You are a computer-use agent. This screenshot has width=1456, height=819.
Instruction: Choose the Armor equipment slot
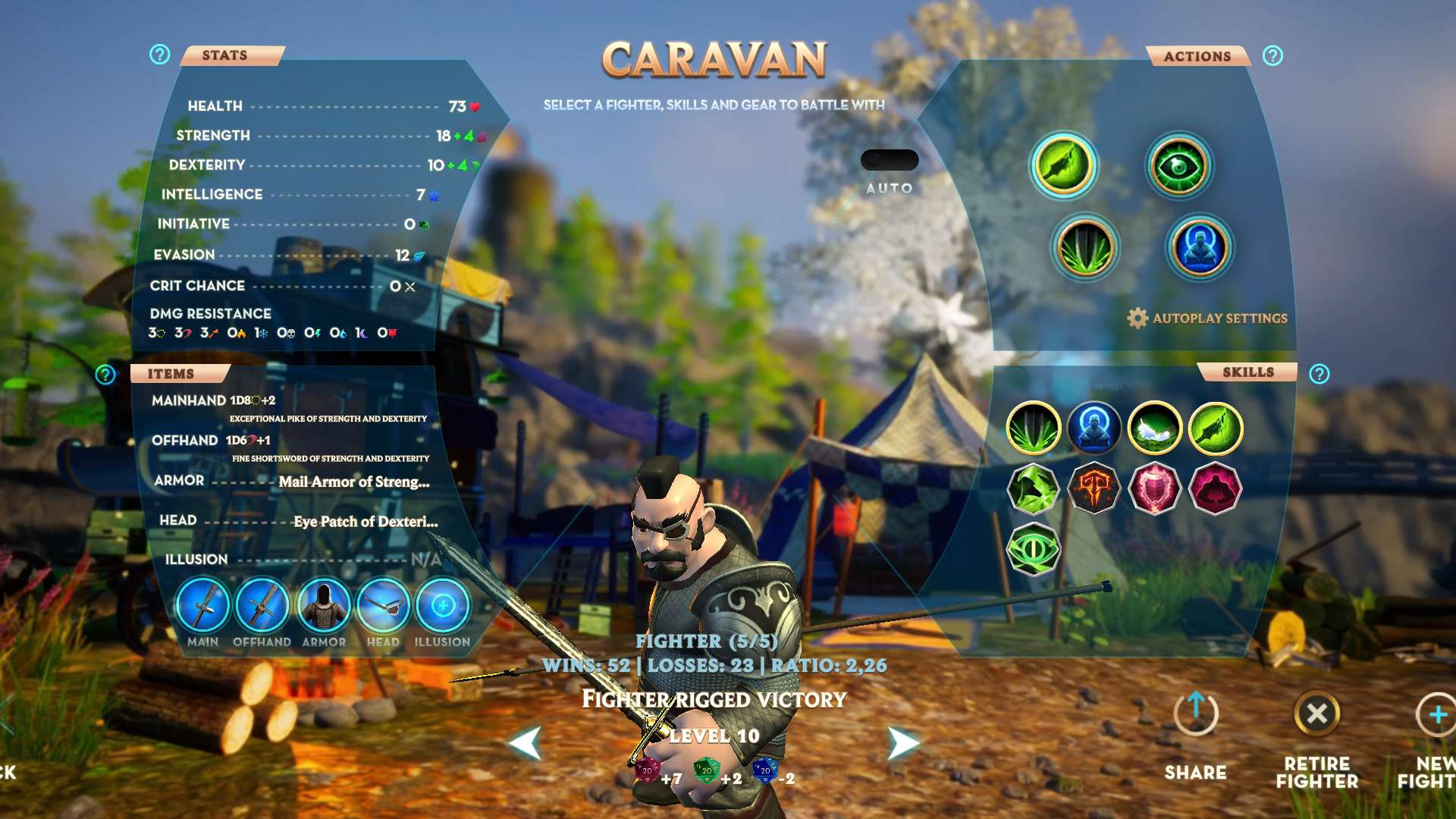(x=323, y=605)
